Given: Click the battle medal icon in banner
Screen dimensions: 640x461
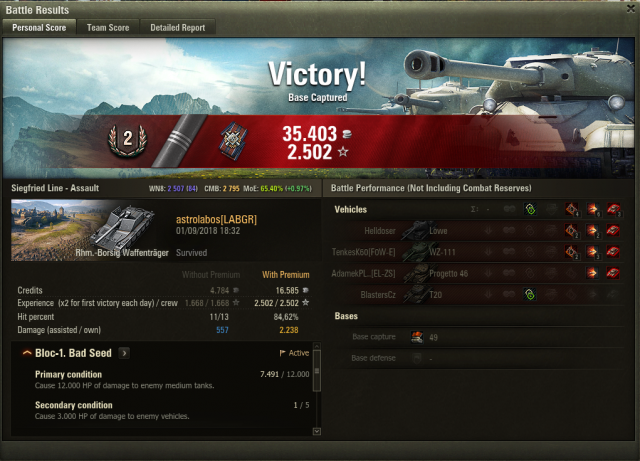Looking at the screenshot, I should tap(235, 142).
